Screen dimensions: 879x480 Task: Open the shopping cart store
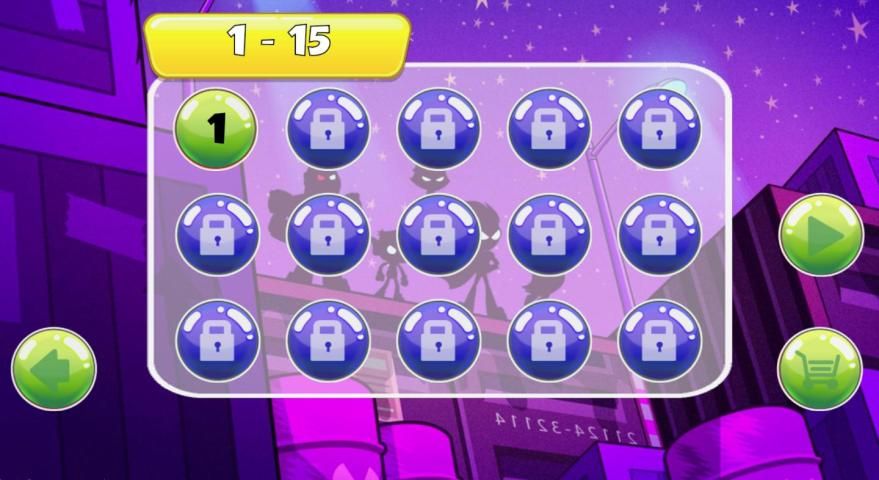tap(820, 369)
